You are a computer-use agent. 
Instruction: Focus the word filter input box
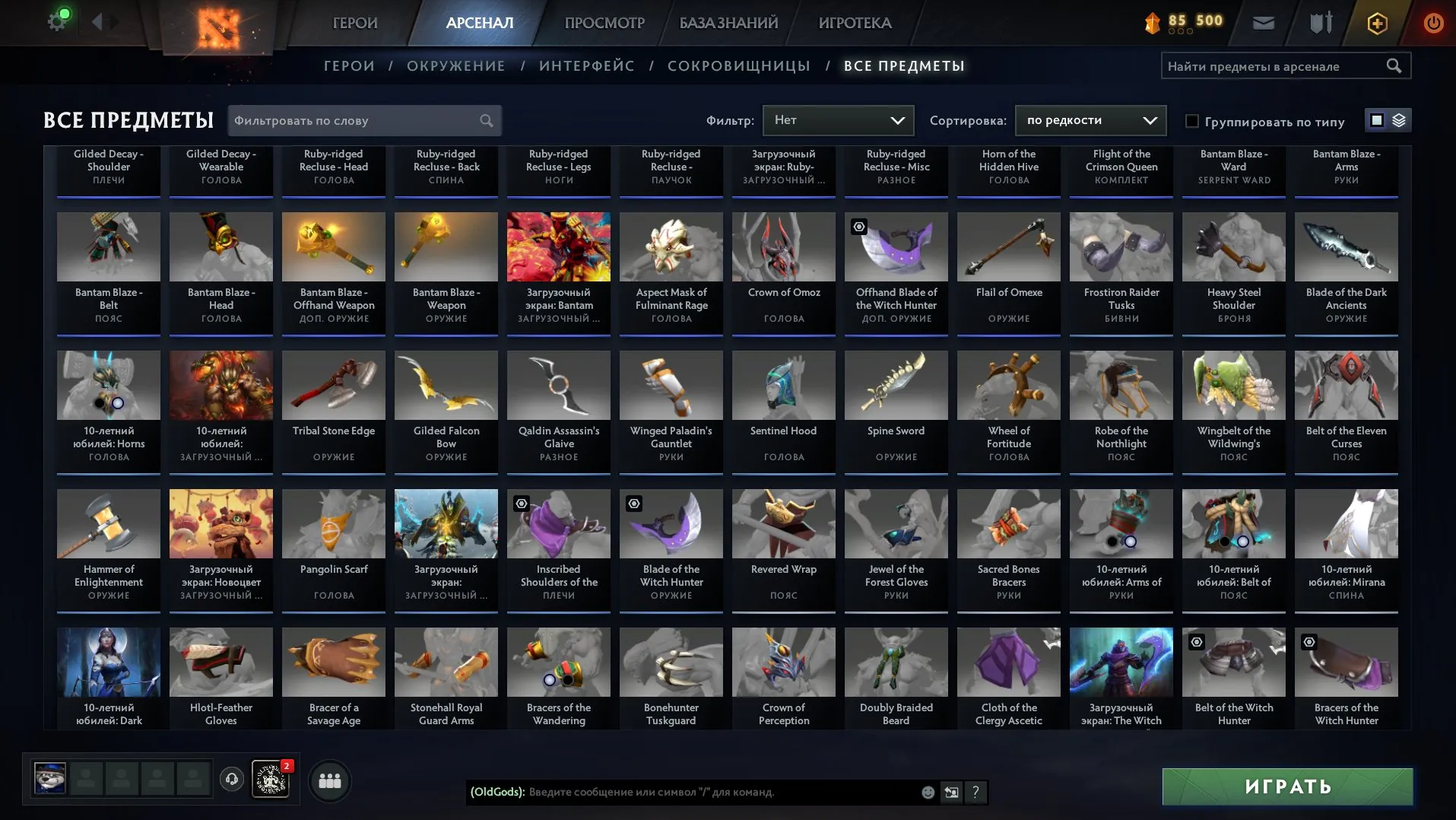tap(354, 120)
